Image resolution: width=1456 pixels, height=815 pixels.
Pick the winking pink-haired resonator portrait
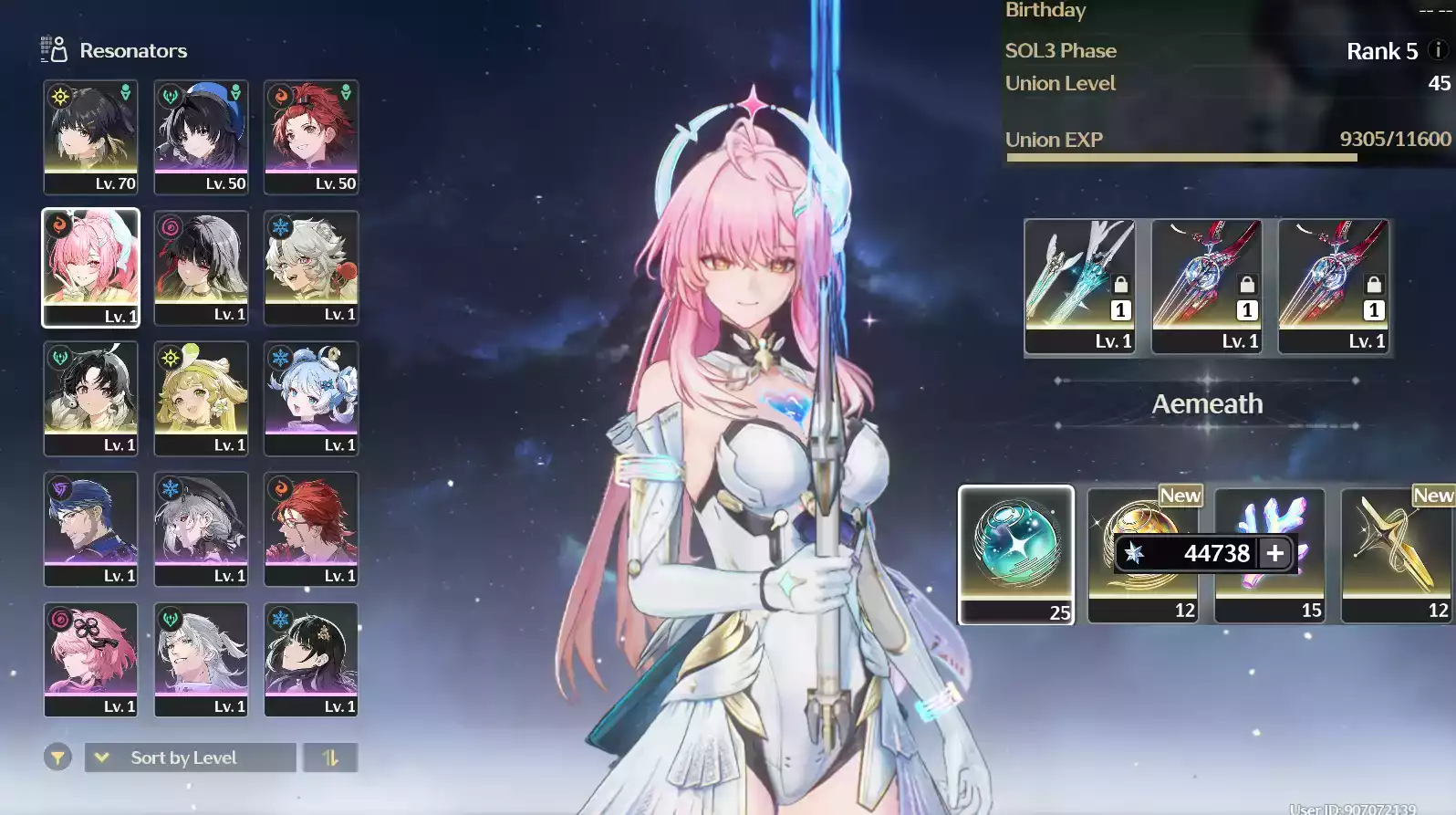(x=90, y=266)
